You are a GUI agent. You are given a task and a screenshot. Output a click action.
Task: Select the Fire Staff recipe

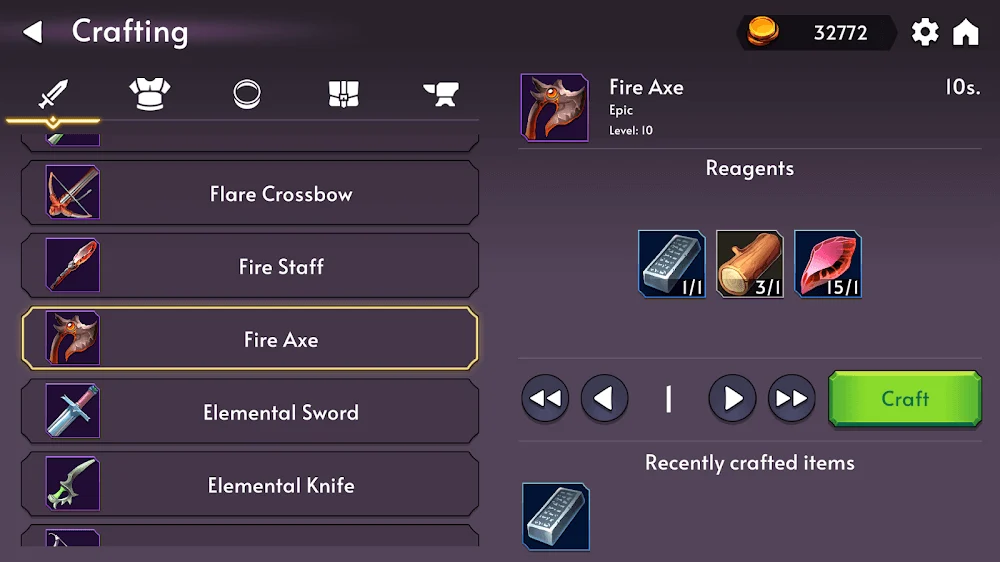pos(250,267)
